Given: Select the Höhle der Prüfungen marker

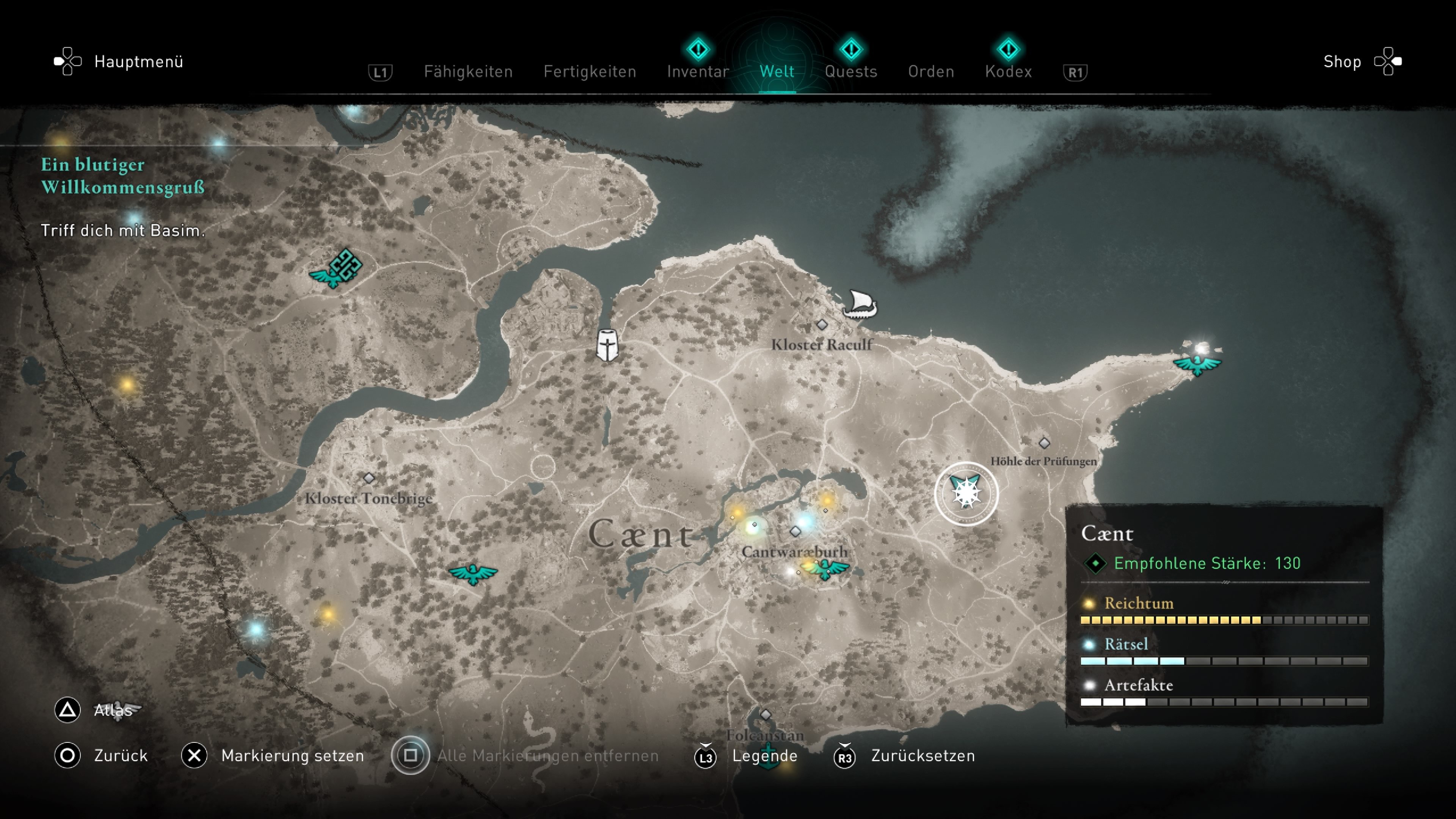Looking at the screenshot, I should pos(1044,443).
